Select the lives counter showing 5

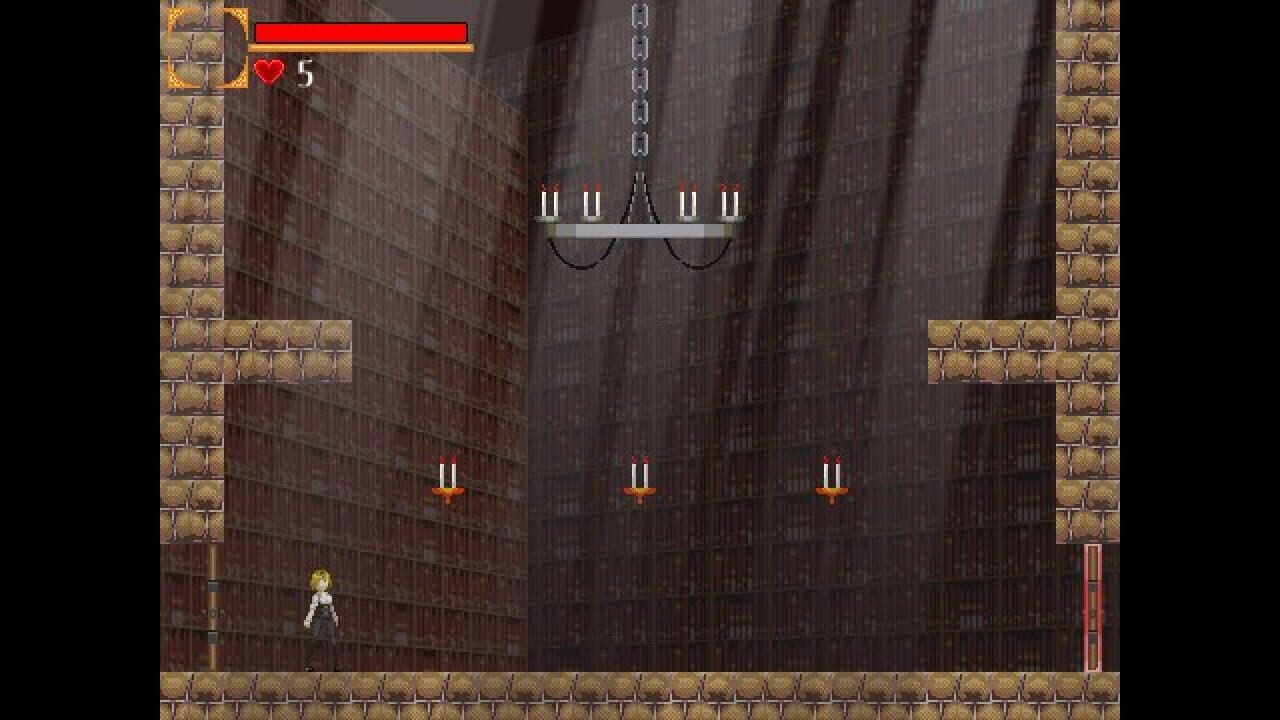[303, 71]
